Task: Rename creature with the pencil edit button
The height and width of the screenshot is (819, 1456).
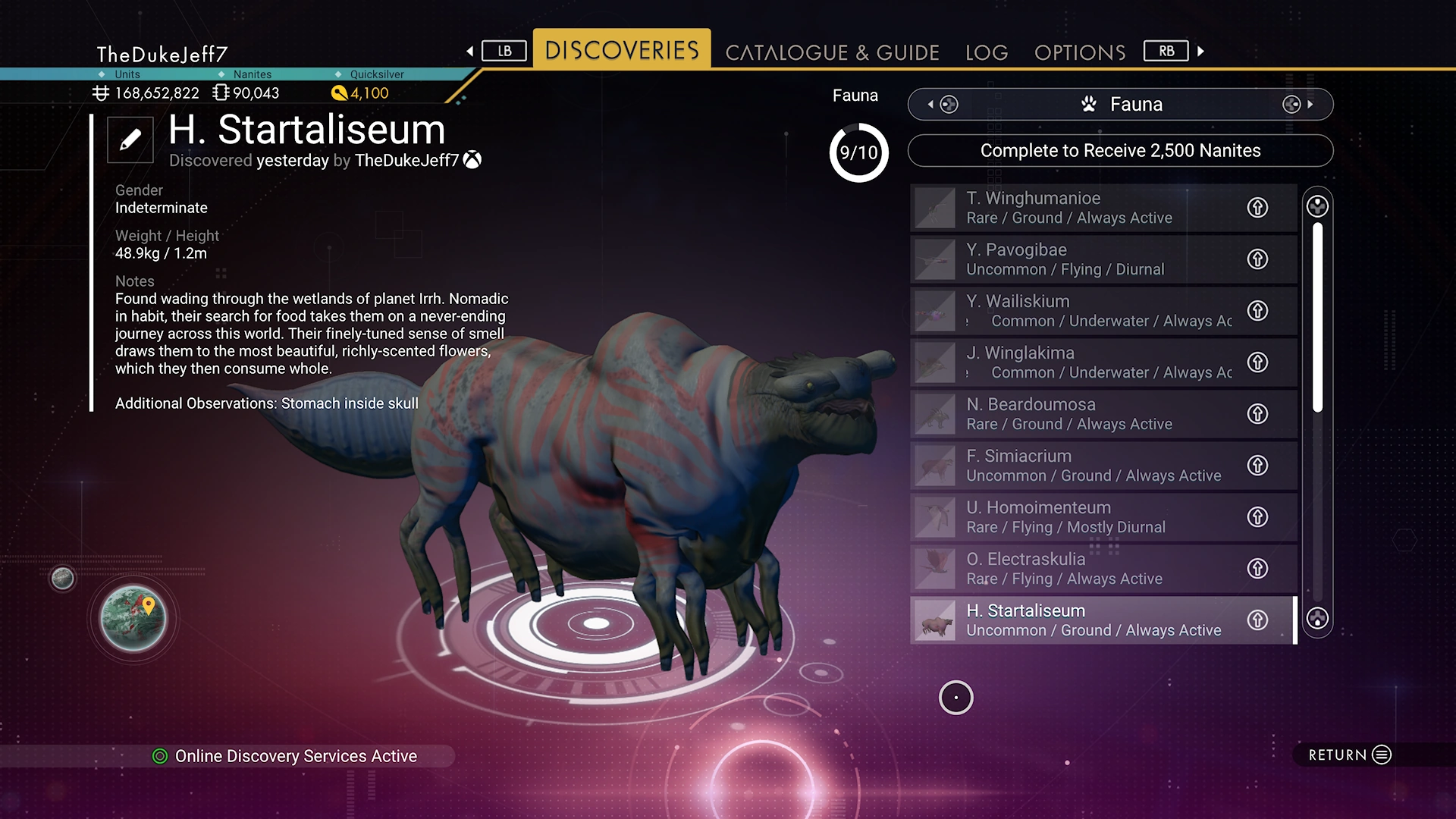Action: click(x=130, y=140)
